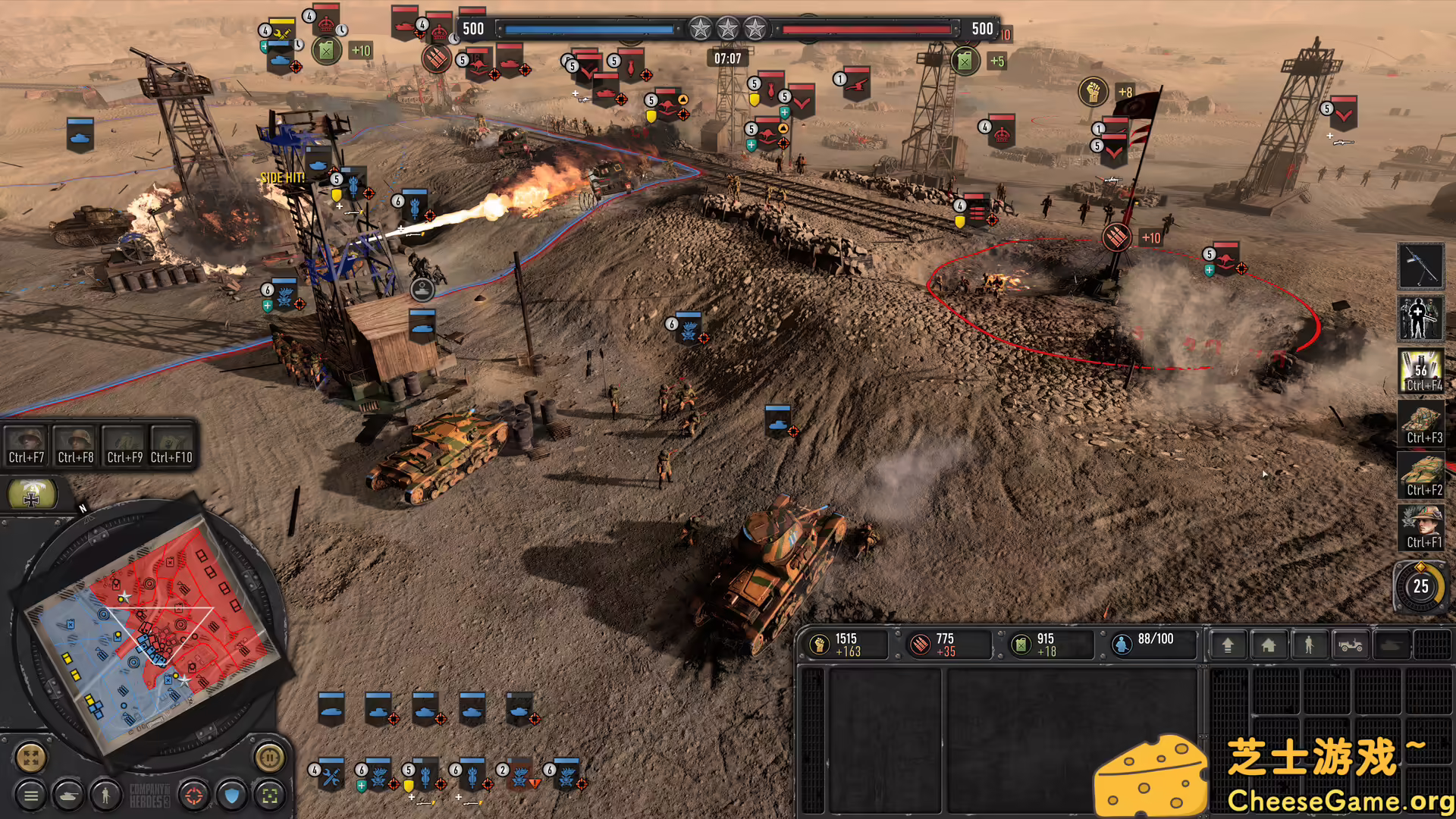The image size is (1456, 819).
Task: Switch to the structures production tab
Action: click(1269, 645)
